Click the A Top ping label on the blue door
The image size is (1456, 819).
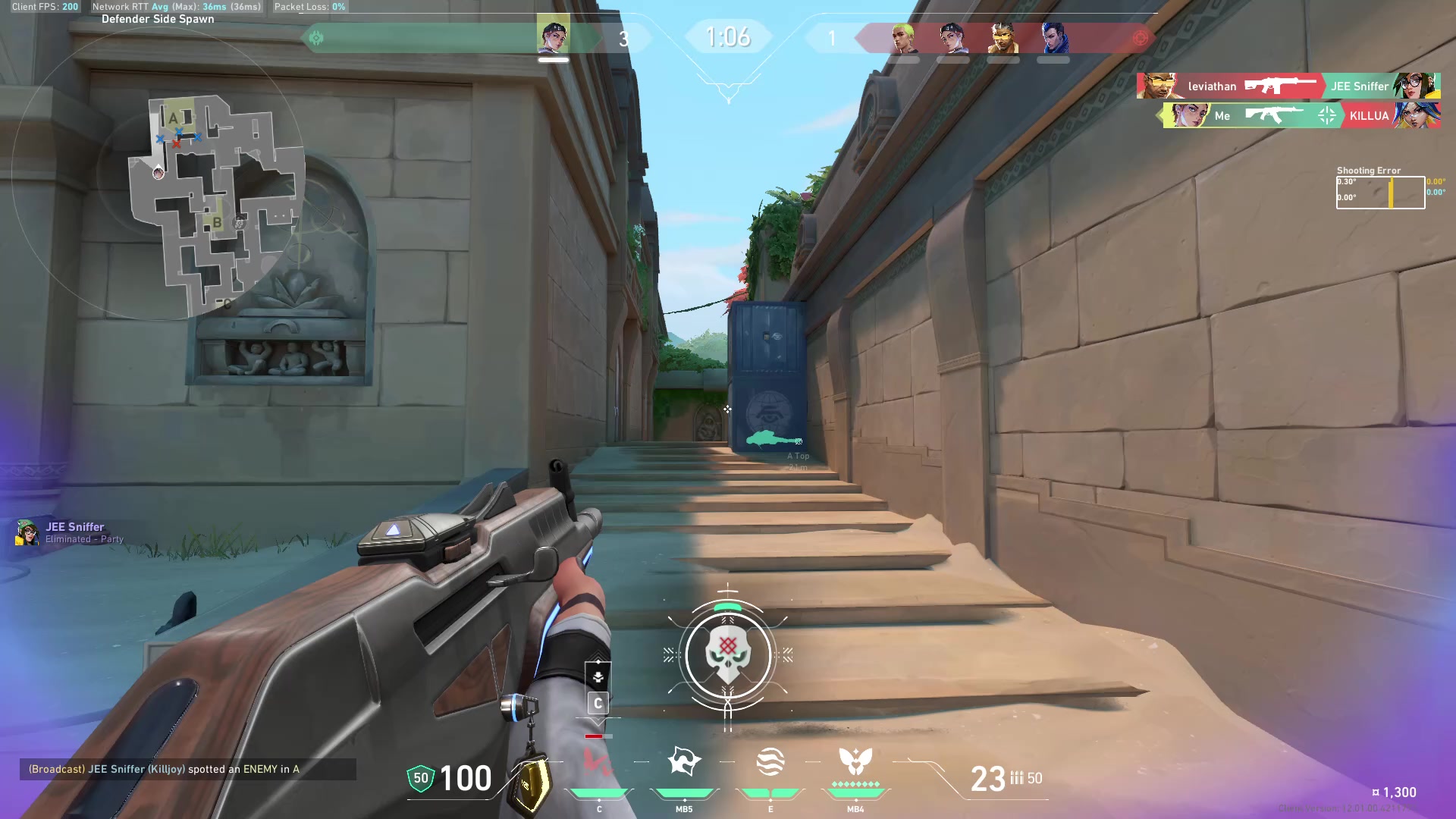click(x=797, y=456)
